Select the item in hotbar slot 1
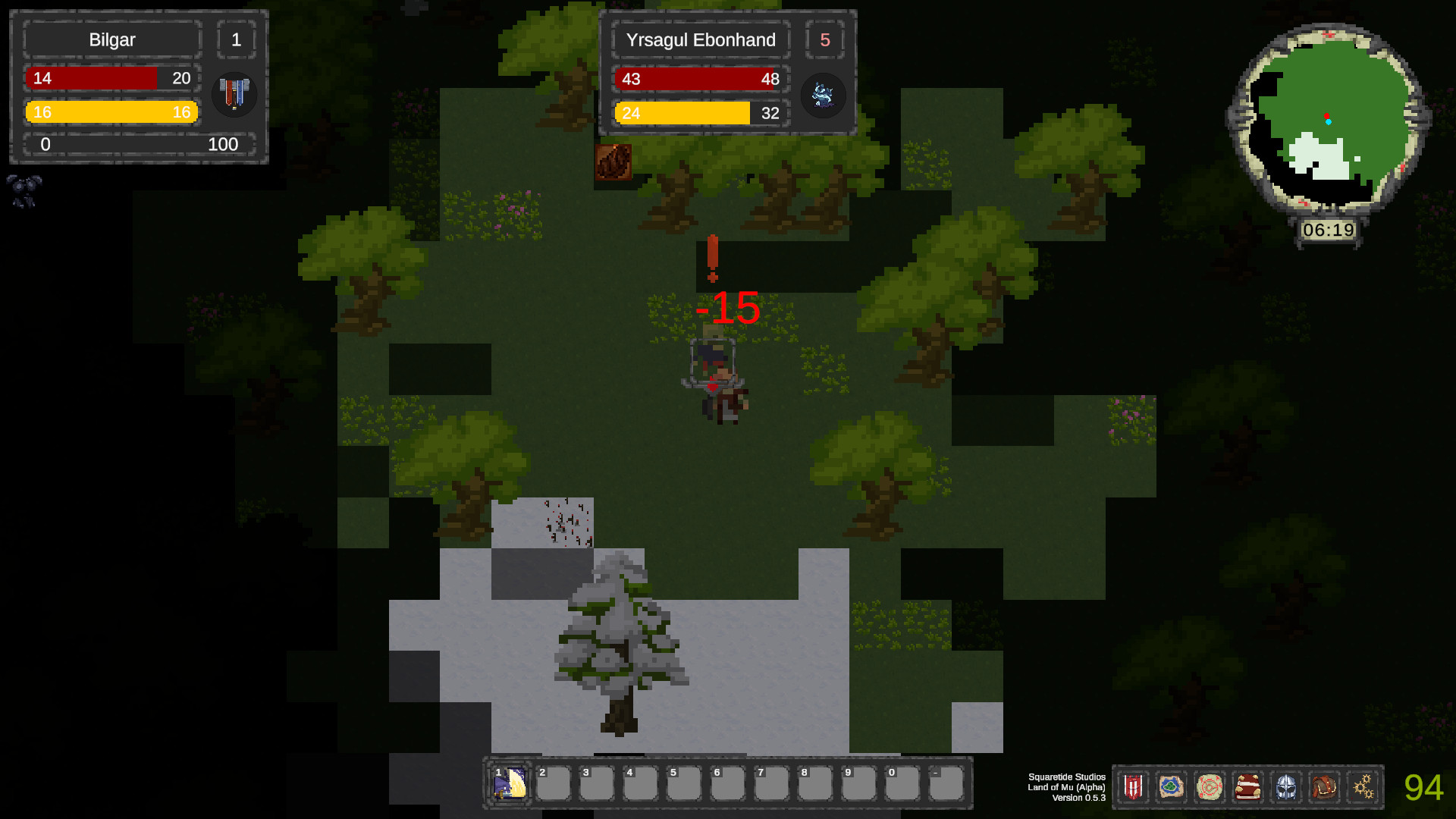 coord(509,782)
